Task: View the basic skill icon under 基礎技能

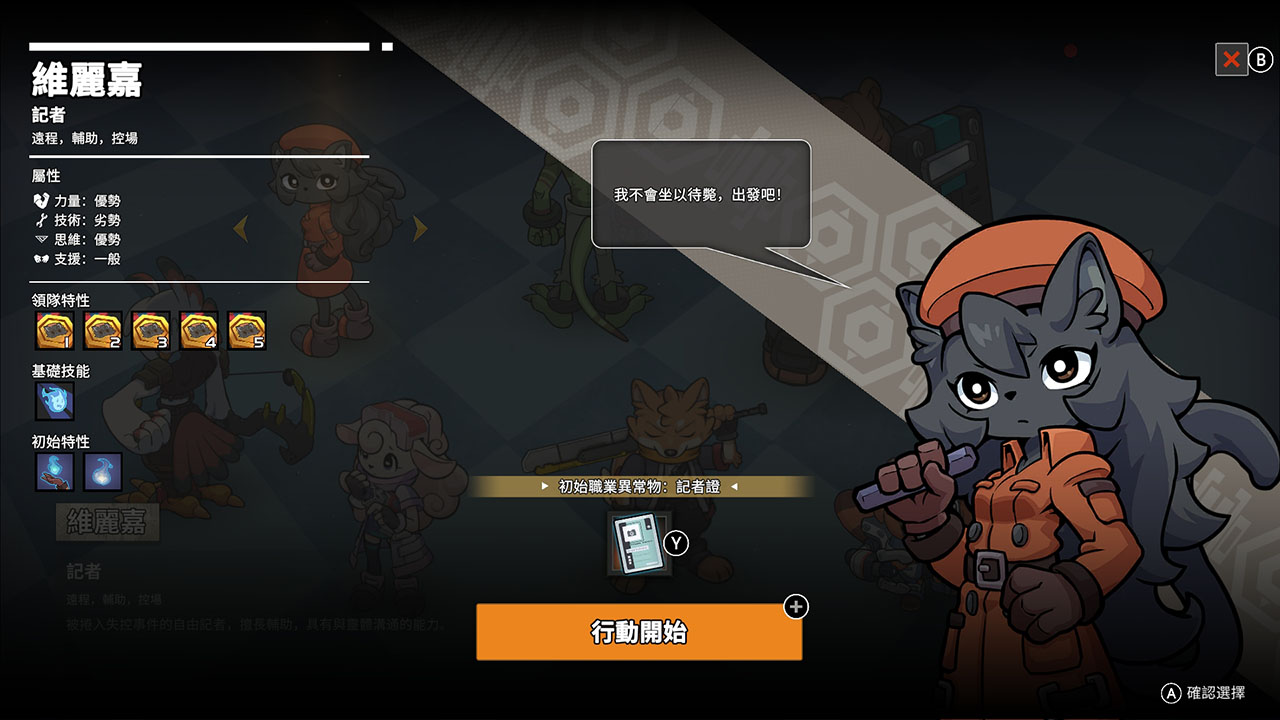Action: pyautogui.click(x=55, y=401)
